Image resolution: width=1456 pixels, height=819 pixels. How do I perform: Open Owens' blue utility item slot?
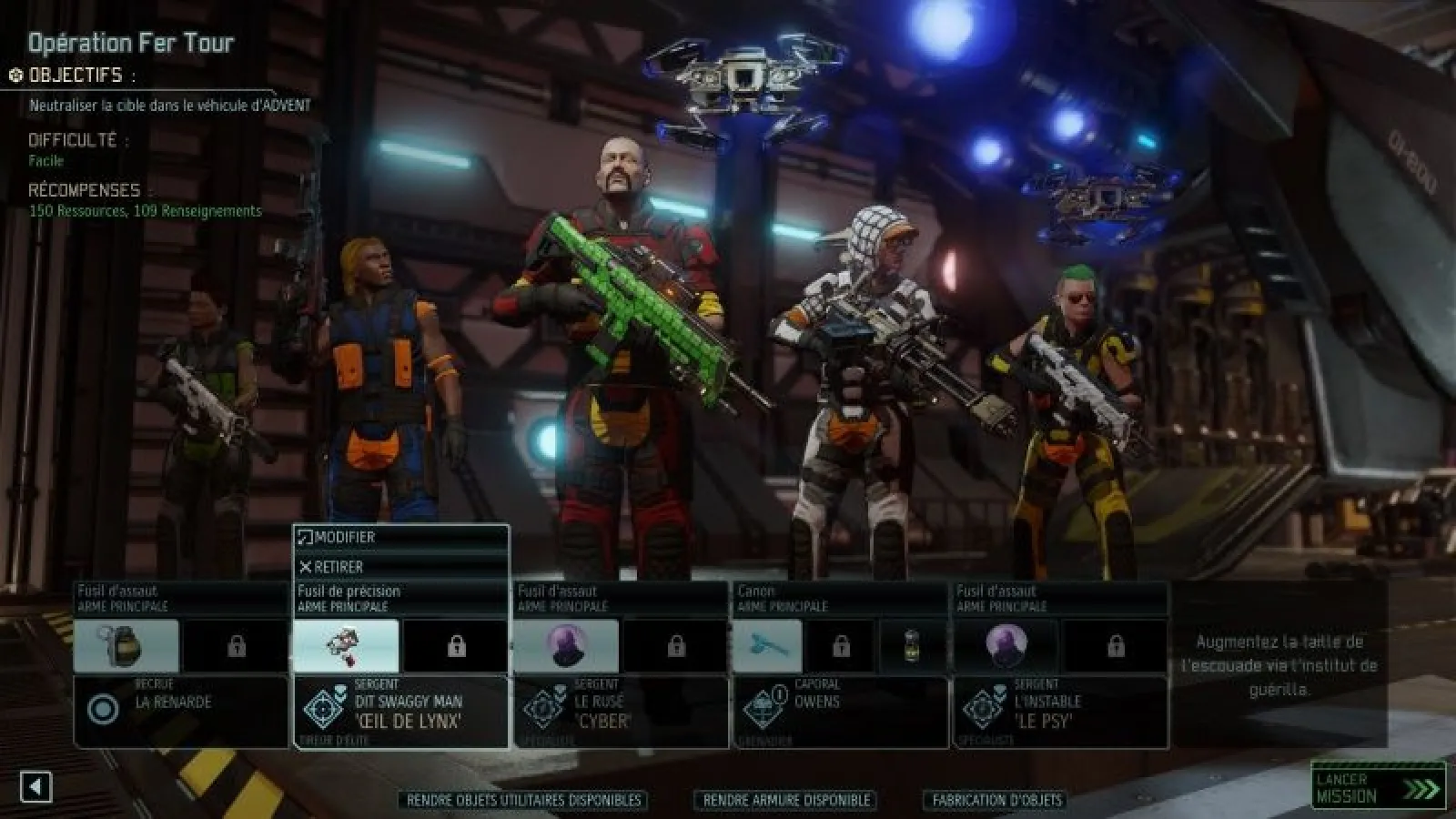pyautogui.click(x=767, y=646)
